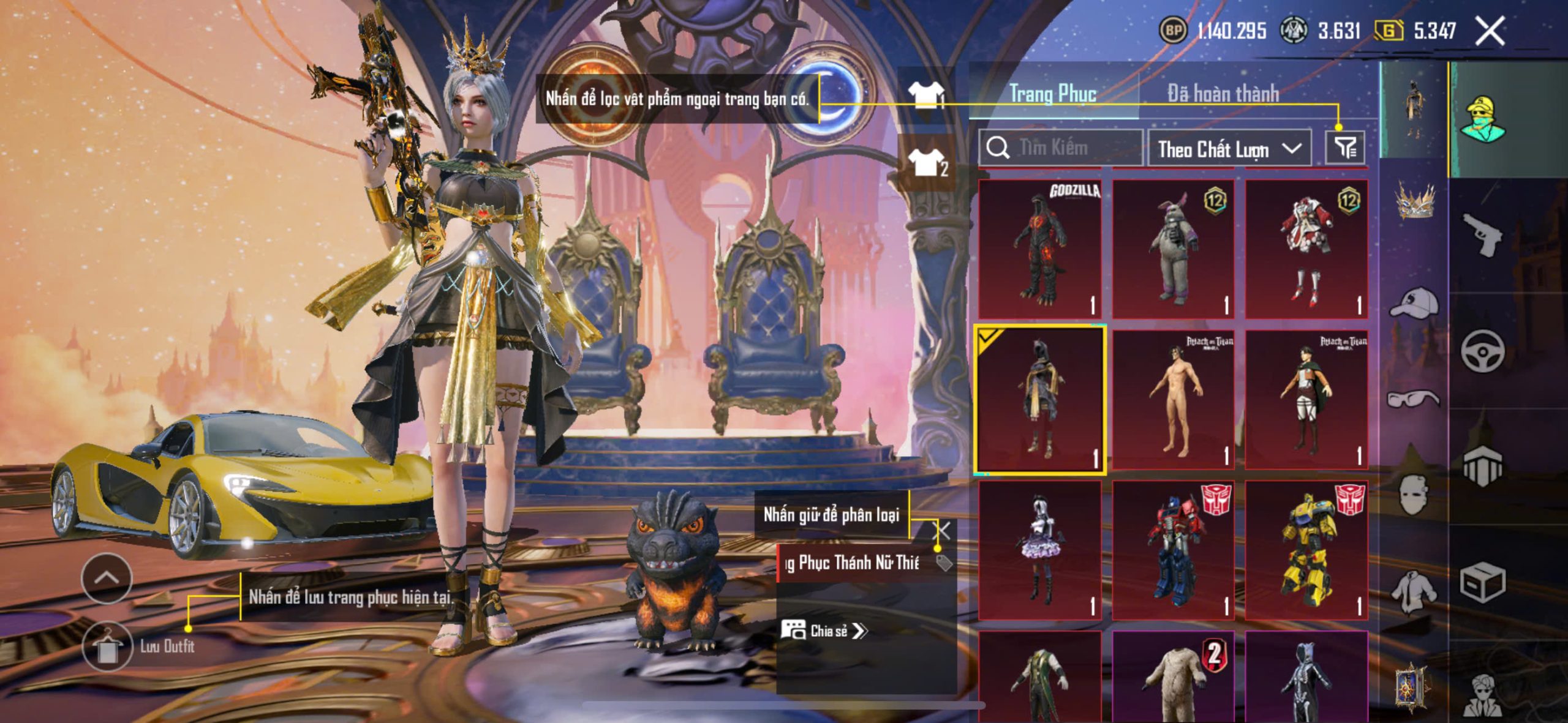
Task: Open the steering wheel vehicle category
Action: (x=1482, y=351)
